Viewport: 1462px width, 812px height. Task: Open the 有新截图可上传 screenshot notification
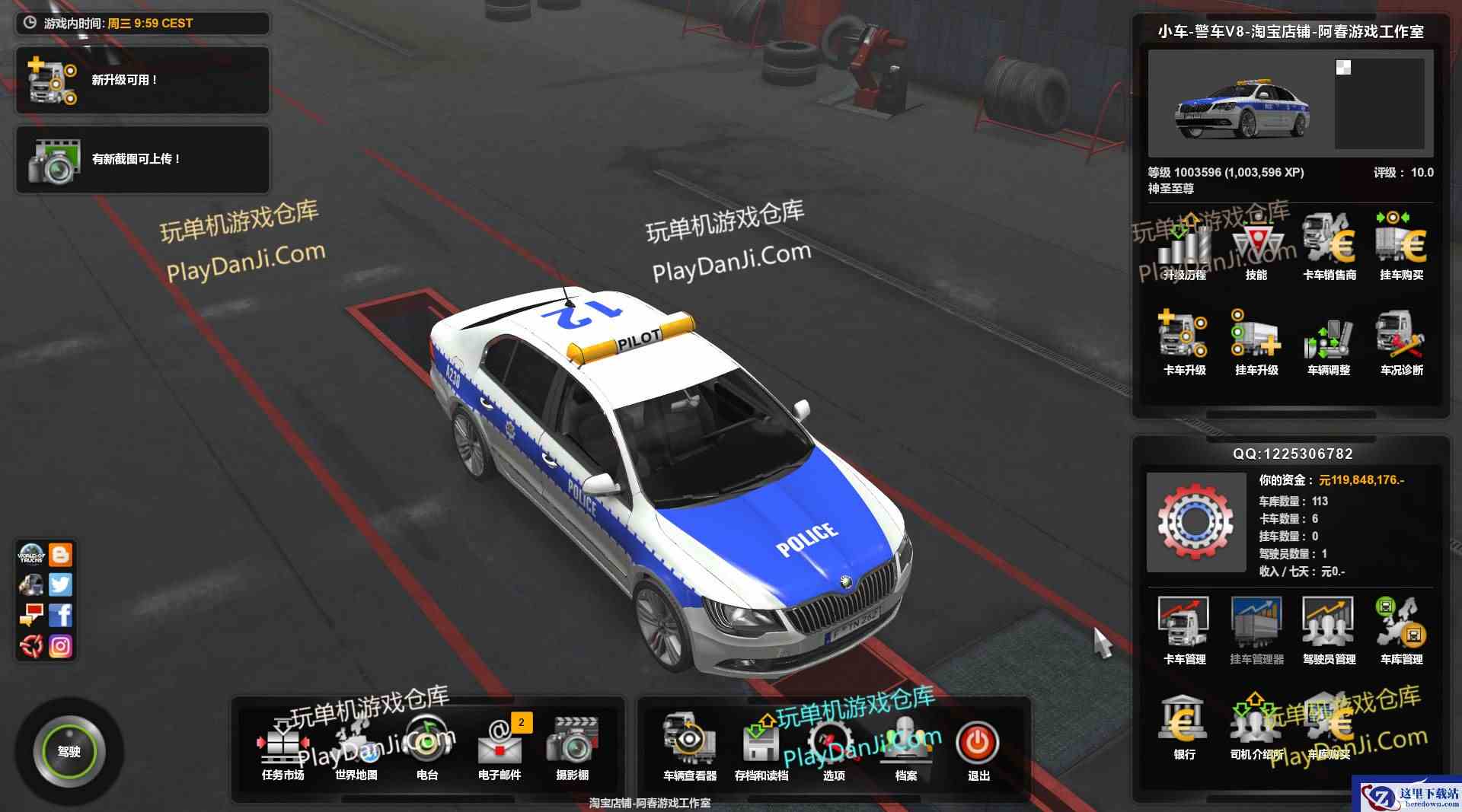click(x=142, y=159)
